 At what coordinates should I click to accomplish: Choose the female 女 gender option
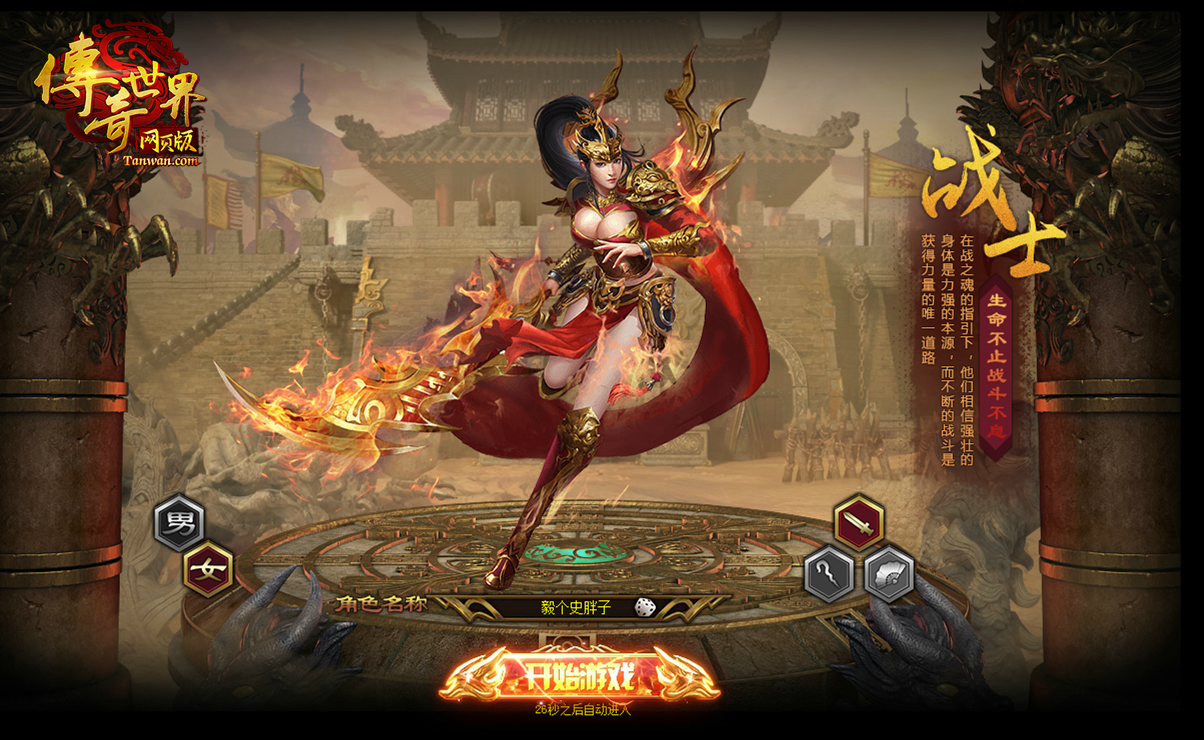[209, 569]
